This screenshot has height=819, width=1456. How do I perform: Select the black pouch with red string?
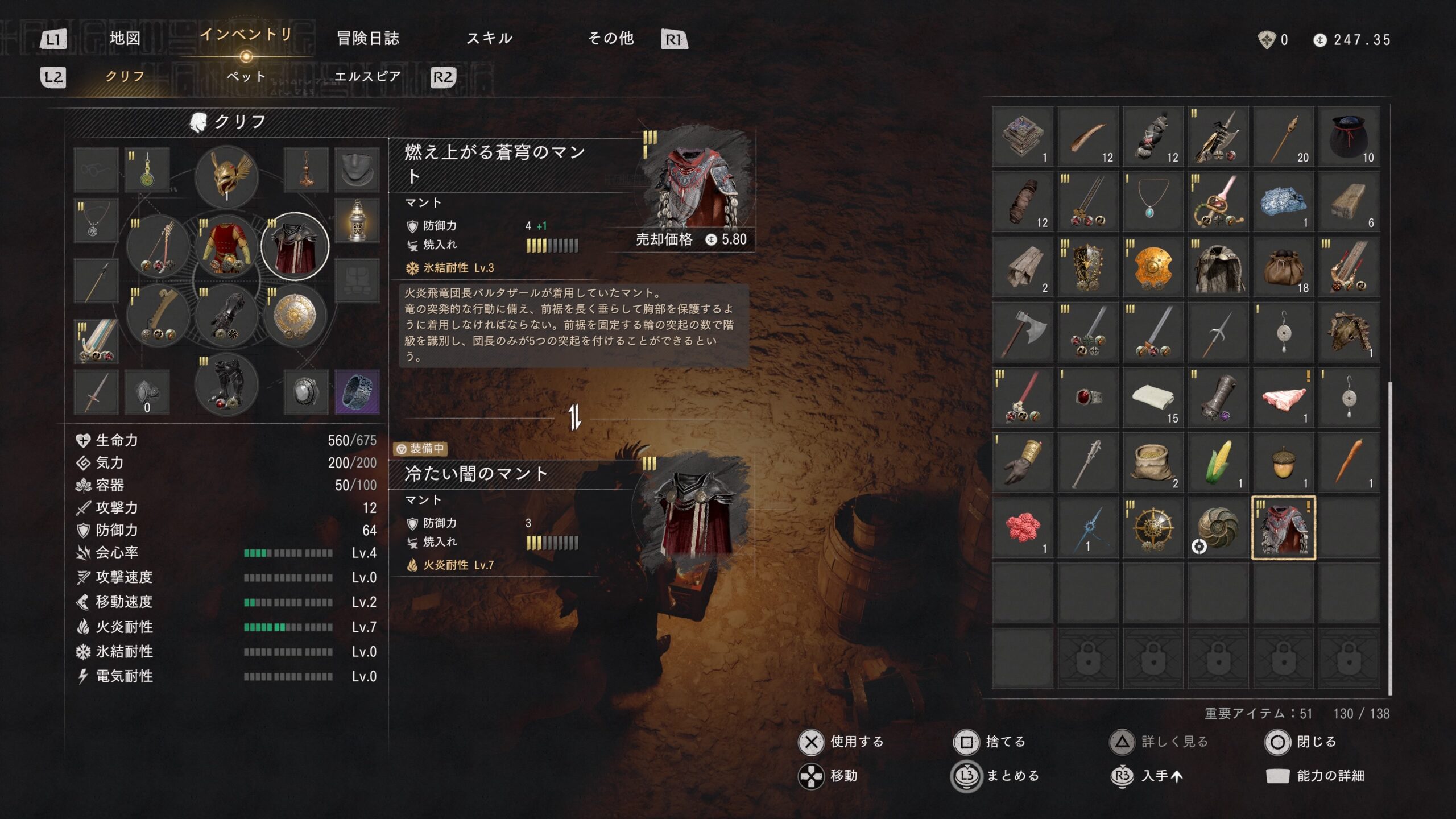1349,136
